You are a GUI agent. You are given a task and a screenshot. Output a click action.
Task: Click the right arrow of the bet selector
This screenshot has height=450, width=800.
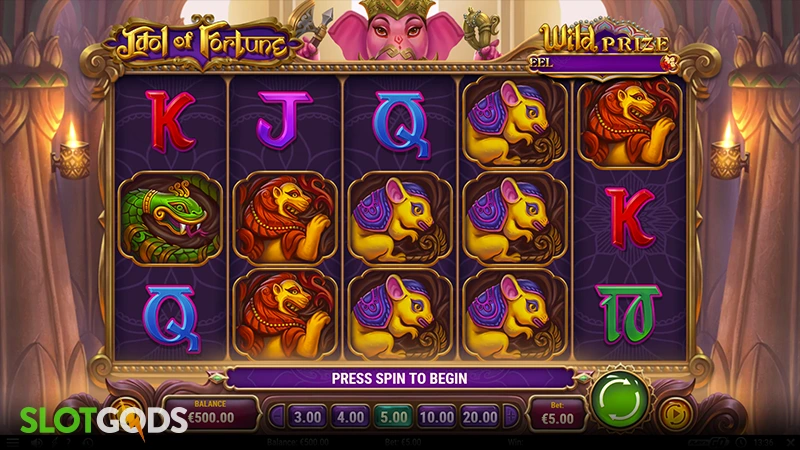[x=514, y=413]
